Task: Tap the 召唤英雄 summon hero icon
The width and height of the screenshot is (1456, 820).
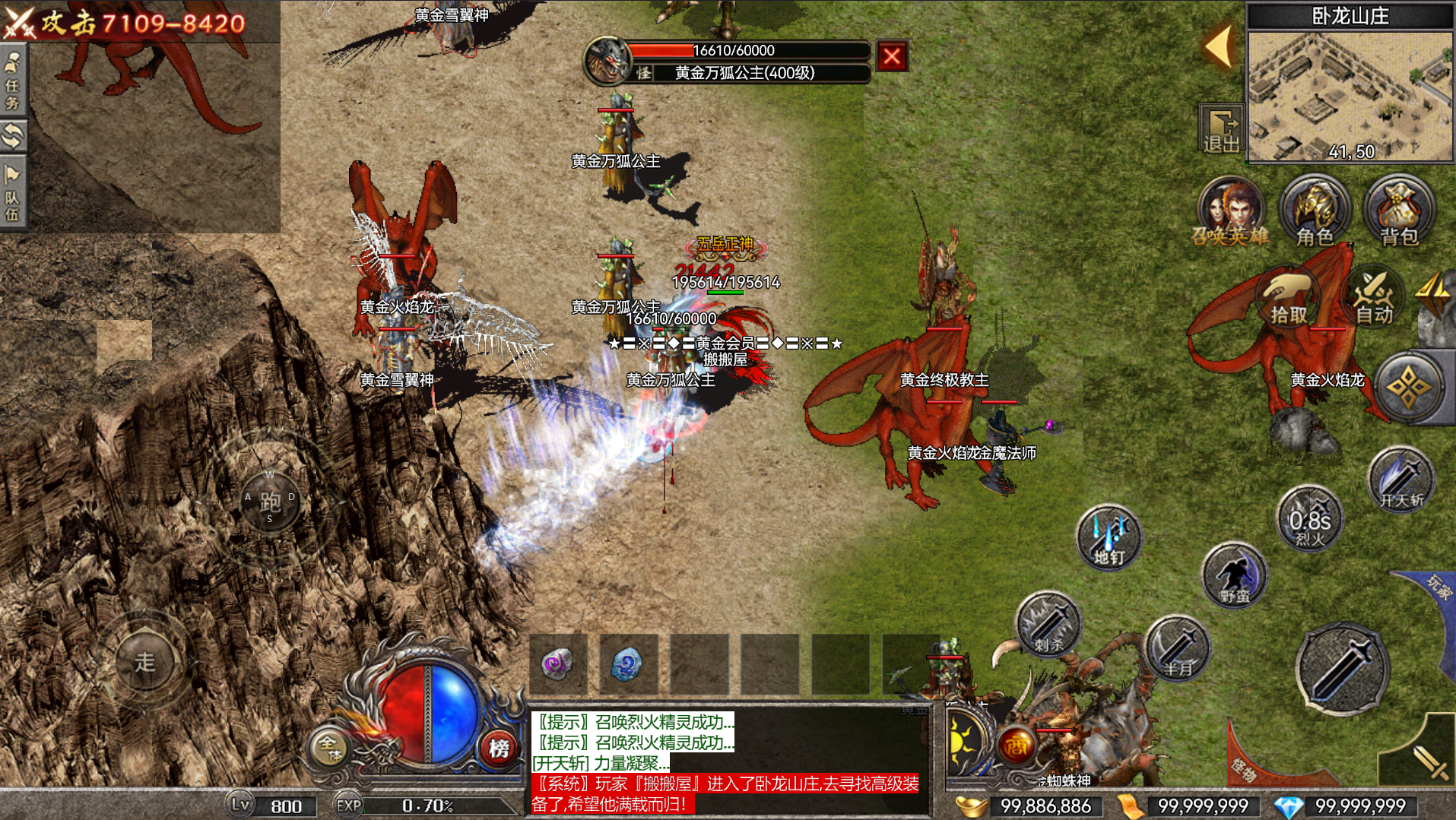Action: 1229,211
